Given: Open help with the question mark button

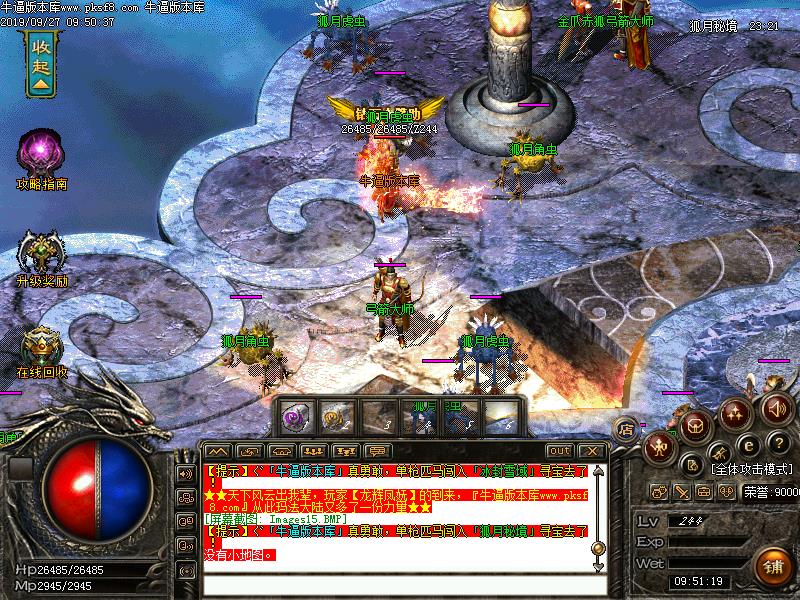Looking at the screenshot, I should point(777,443).
